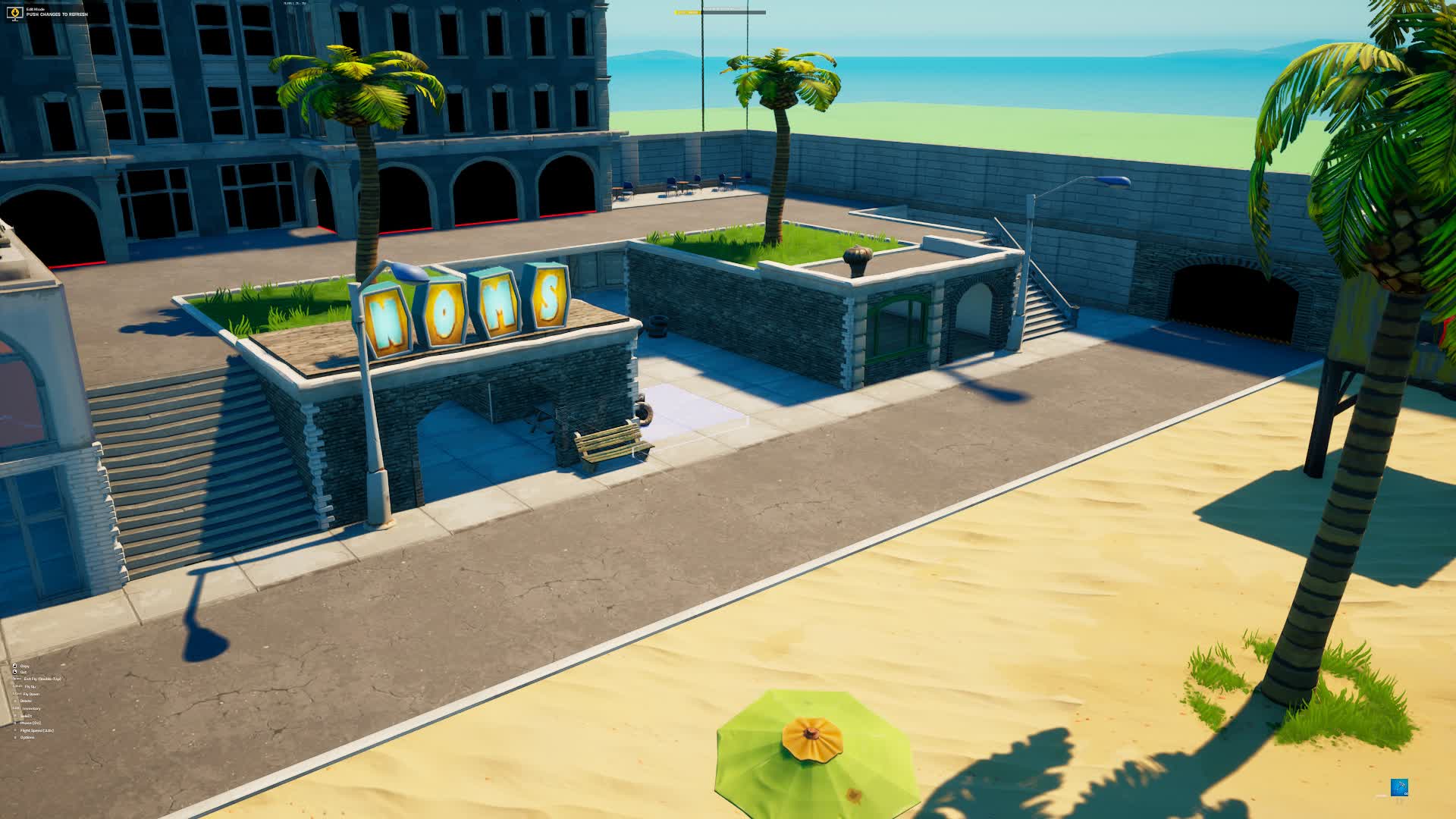Select the Copy mouse-button icon
Viewport: 1456px width, 819px height.
pos(14,666)
